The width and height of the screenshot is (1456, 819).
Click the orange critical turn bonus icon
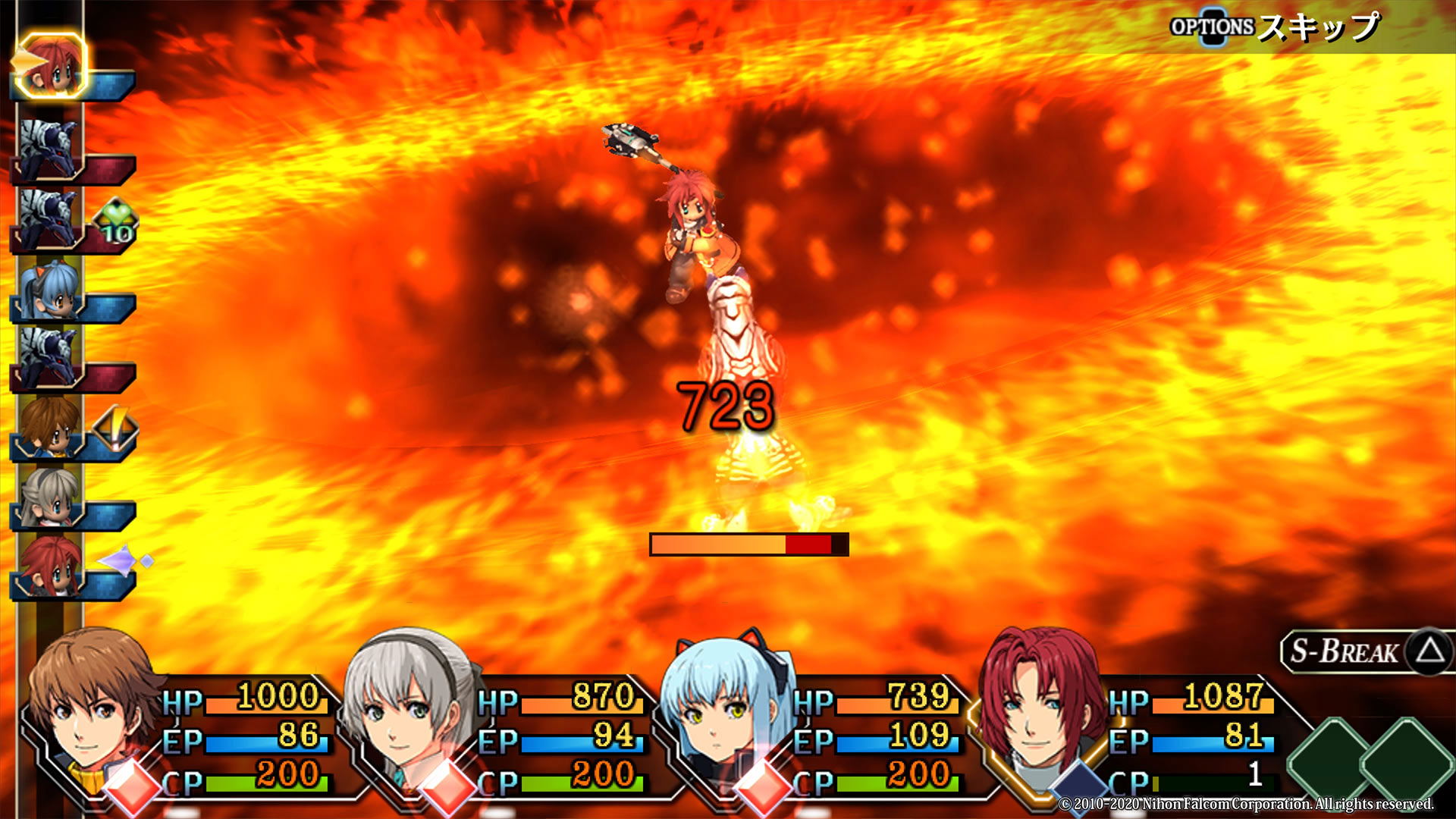115,429
